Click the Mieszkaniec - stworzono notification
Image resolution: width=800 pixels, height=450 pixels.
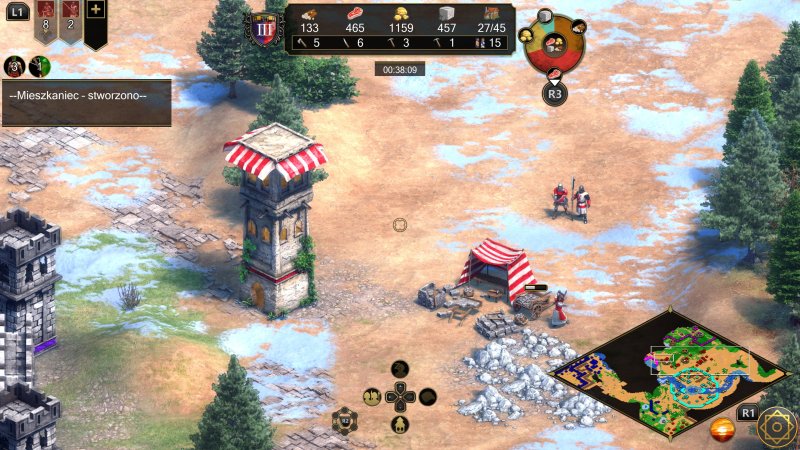point(86,96)
